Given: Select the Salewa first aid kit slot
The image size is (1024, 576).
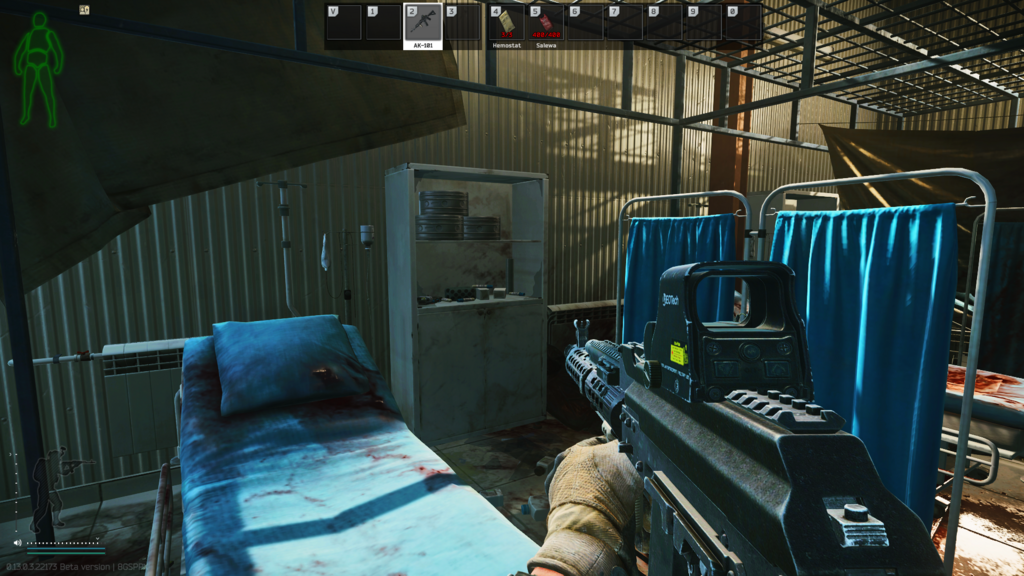Looking at the screenshot, I should click(546, 23).
